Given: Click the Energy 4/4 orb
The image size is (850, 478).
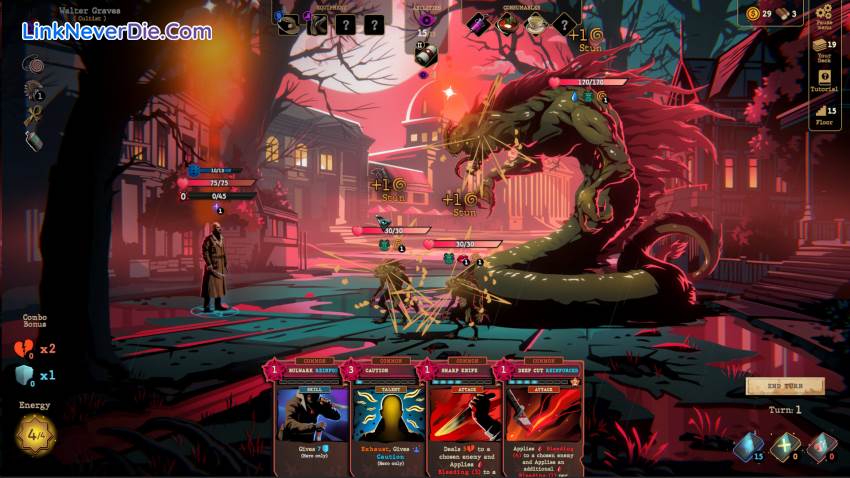Looking at the screenshot, I should [35, 434].
